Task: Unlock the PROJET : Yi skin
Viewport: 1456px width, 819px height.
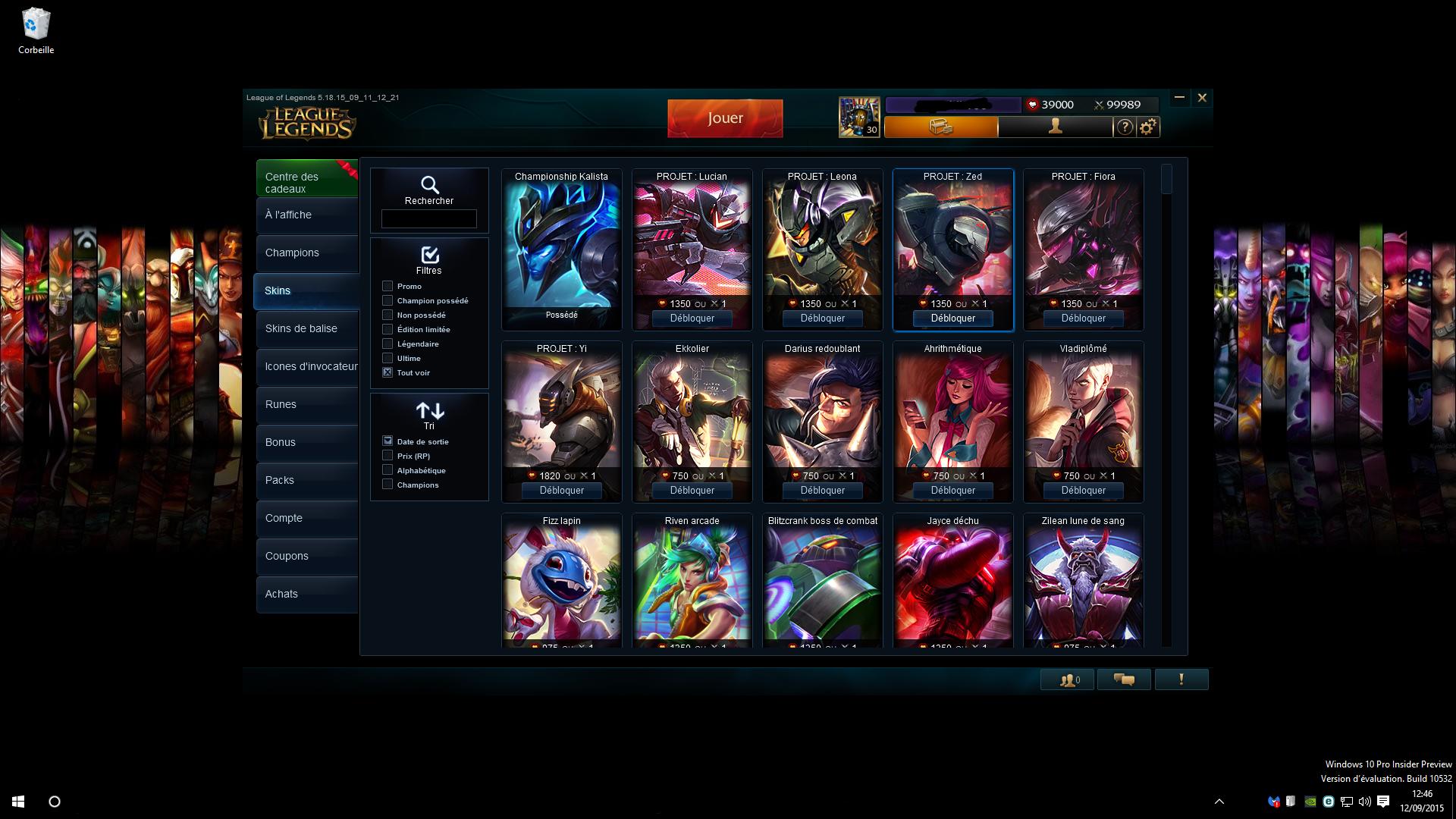Action: coord(561,491)
